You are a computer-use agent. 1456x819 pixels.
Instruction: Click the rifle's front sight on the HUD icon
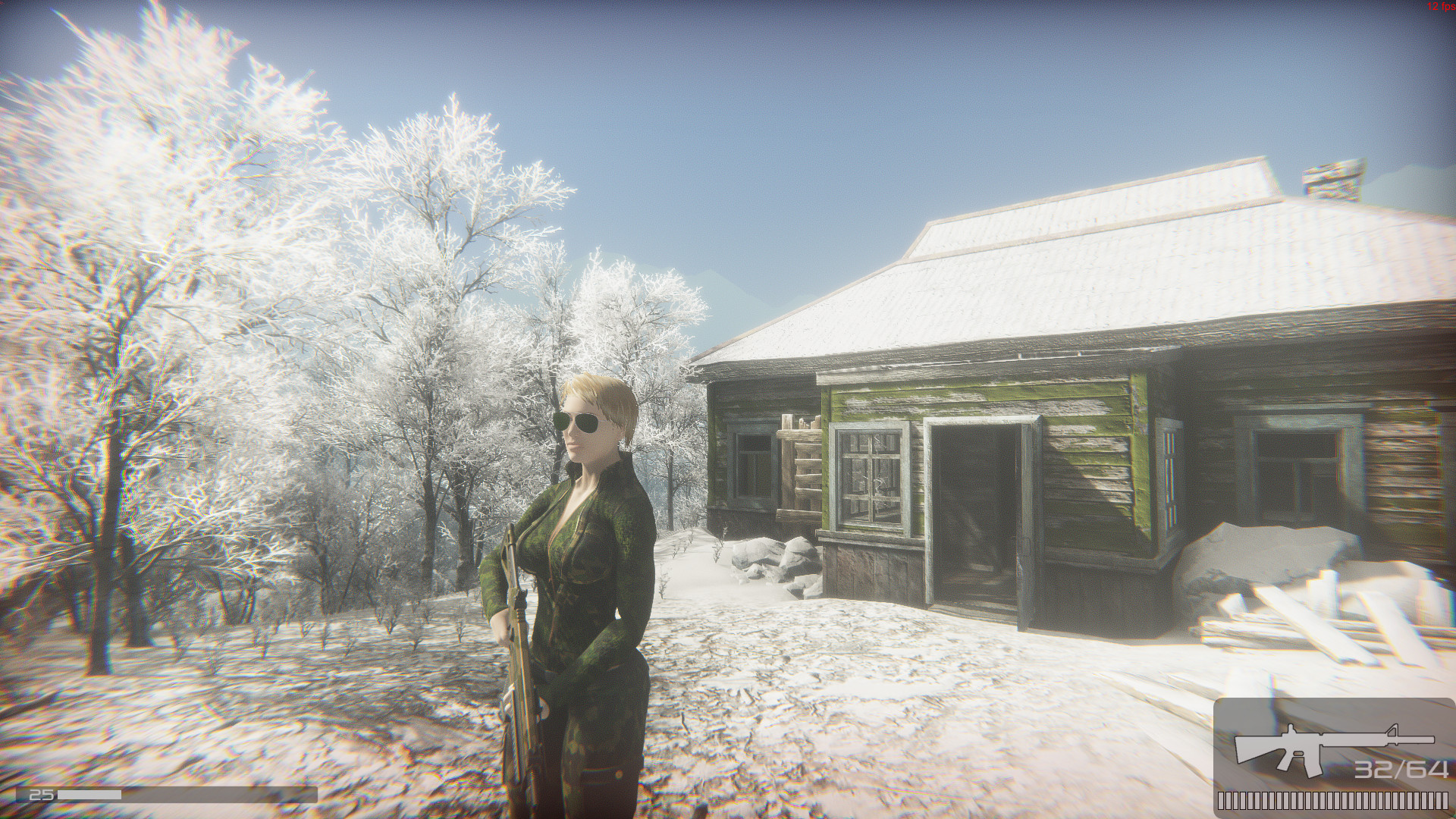point(1392,729)
